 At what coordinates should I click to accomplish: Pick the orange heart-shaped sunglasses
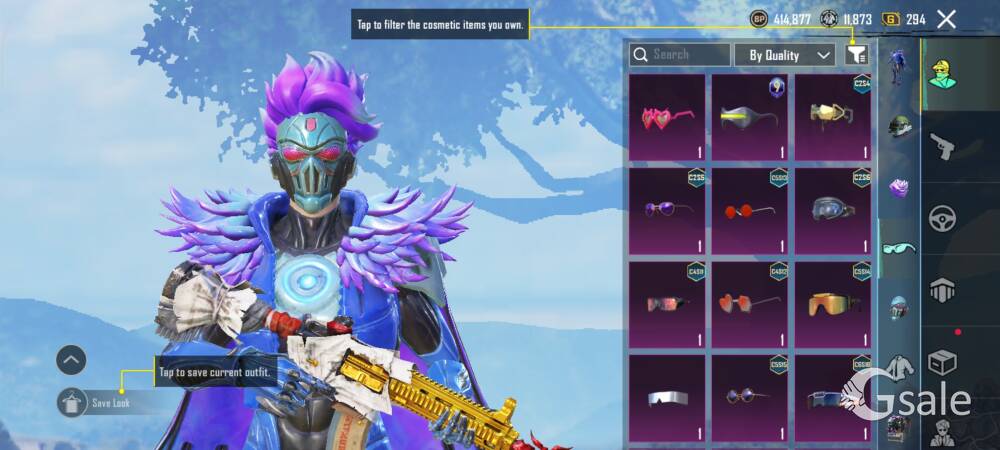pyautogui.click(x=750, y=305)
